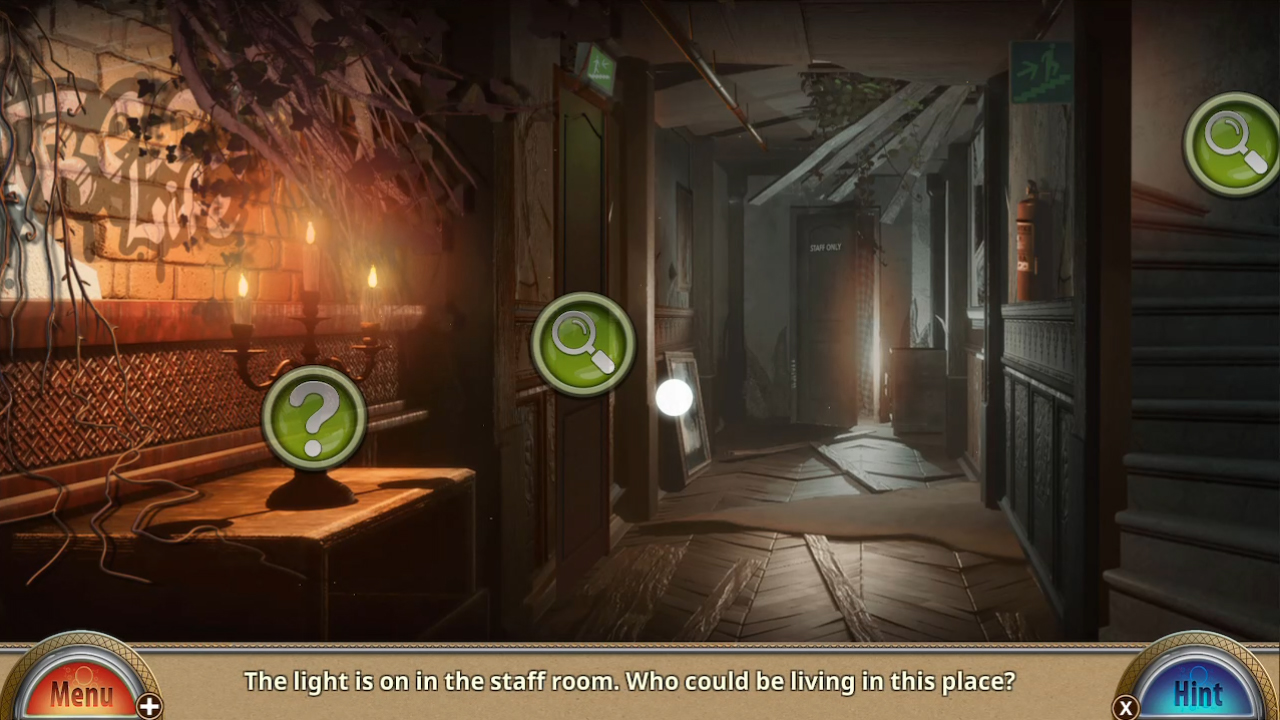Image resolution: width=1280 pixels, height=720 pixels.
Task: Select the magnifying glass hotspot near the doorway
Action: (x=583, y=343)
